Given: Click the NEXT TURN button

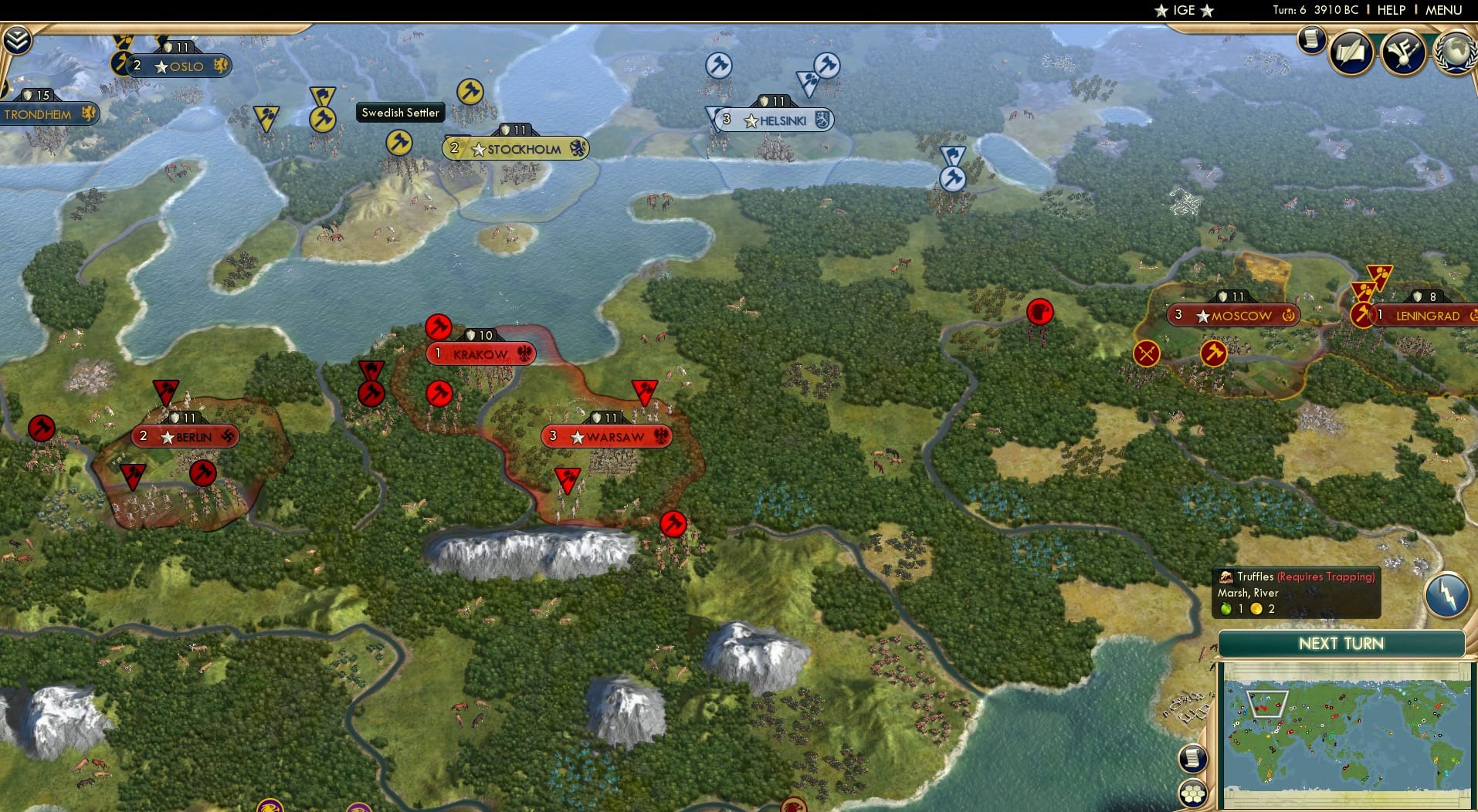Looking at the screenshot, I should click(x=1340, y=643).
